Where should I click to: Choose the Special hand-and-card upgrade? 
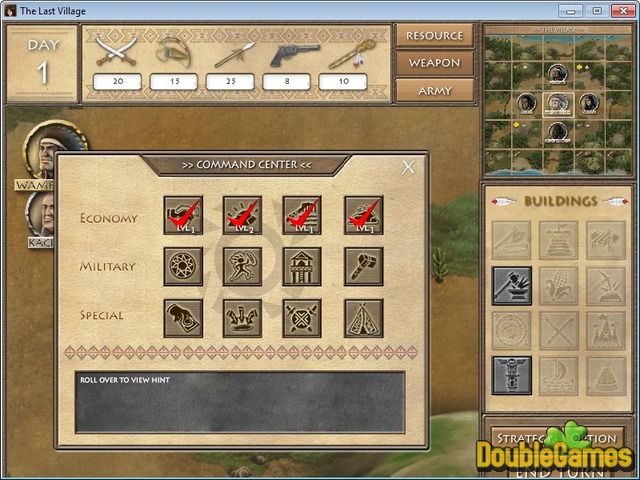pos(183,317)
